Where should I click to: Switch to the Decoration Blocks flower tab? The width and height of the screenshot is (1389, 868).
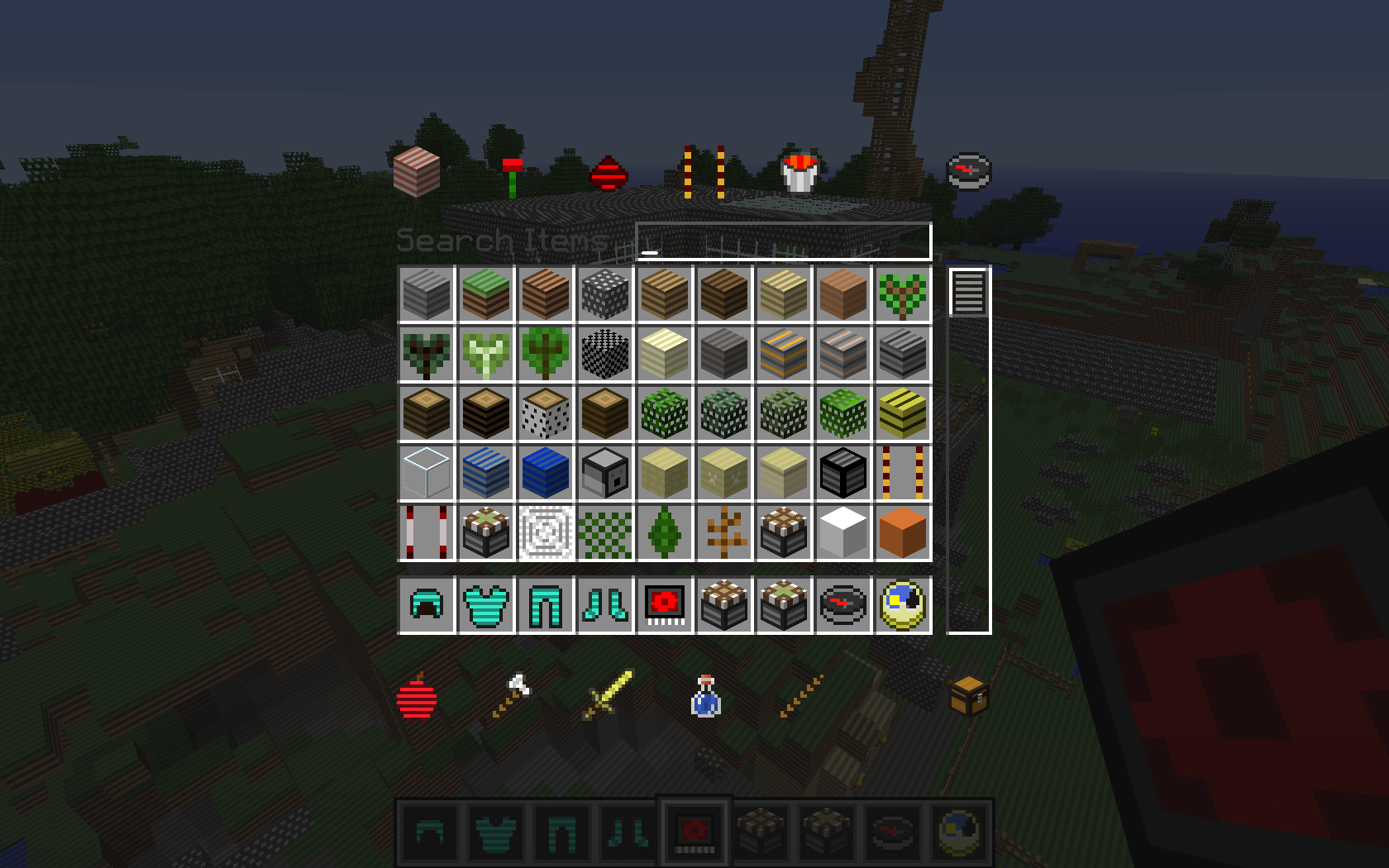coord(513,168)
